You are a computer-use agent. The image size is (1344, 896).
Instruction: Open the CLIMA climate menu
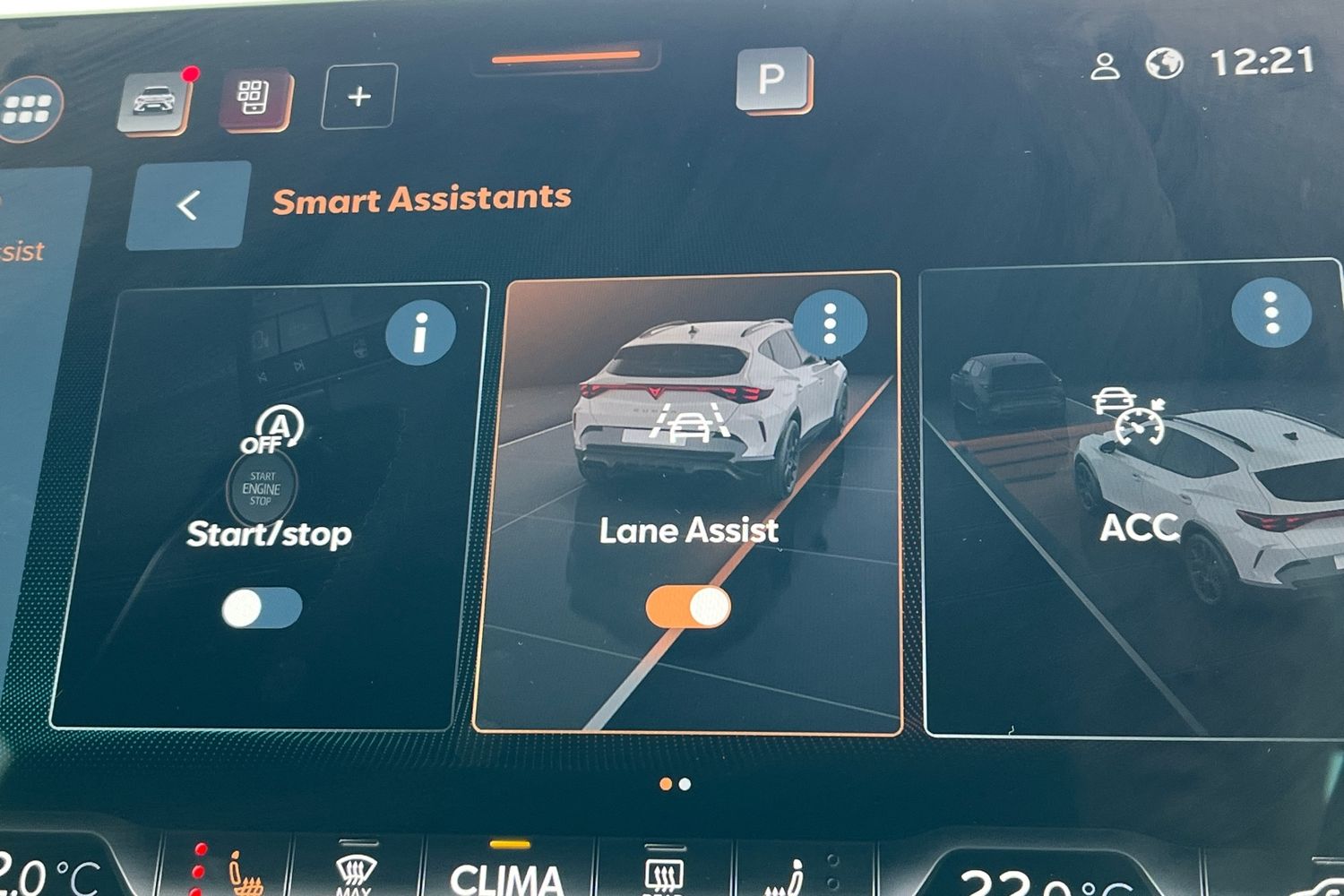[x=507, y=876]
